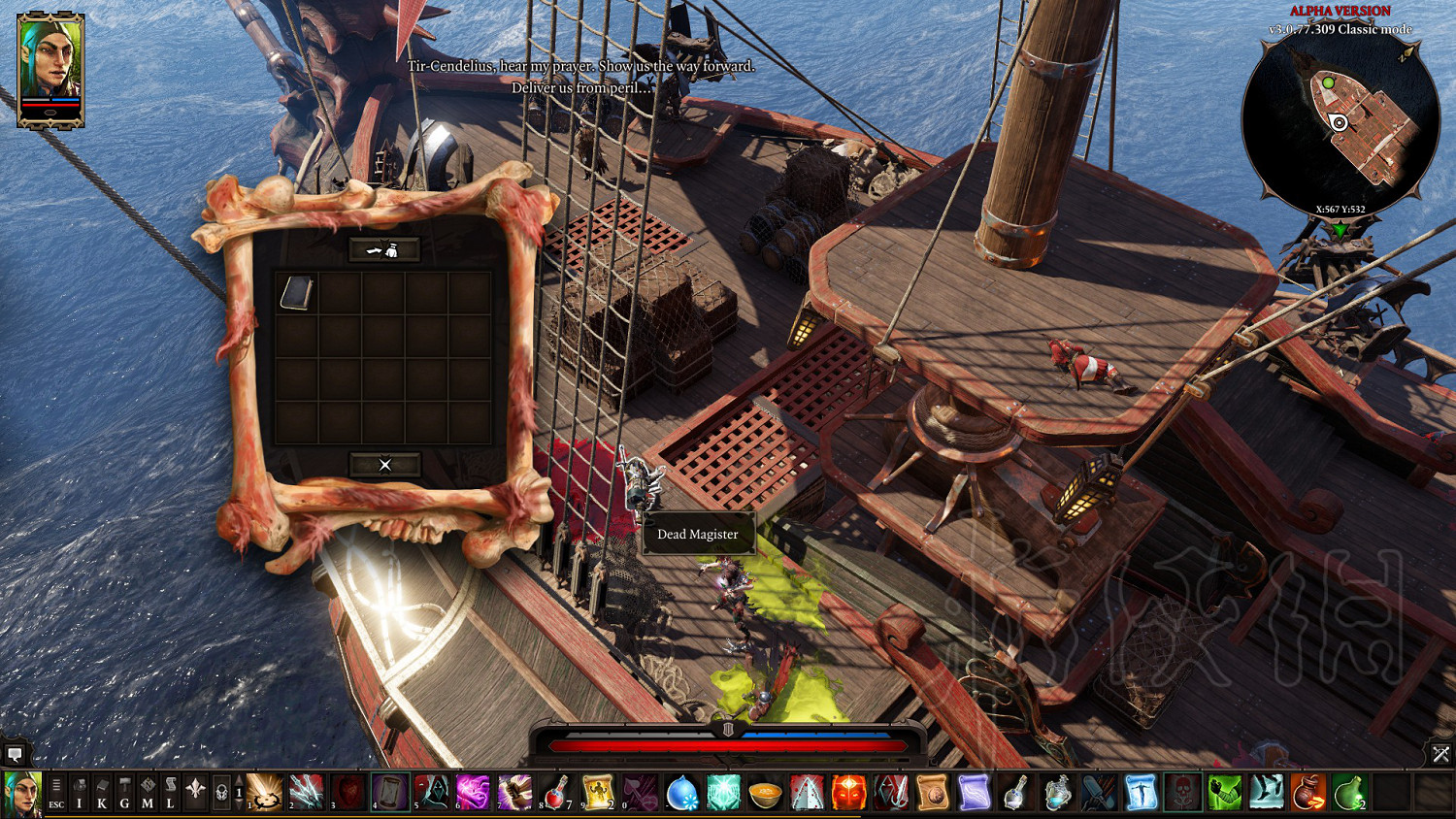The height and width of the screenshot is (819, 1456).
Task: Open the inventory with the I button
Action: pos(80,793)
